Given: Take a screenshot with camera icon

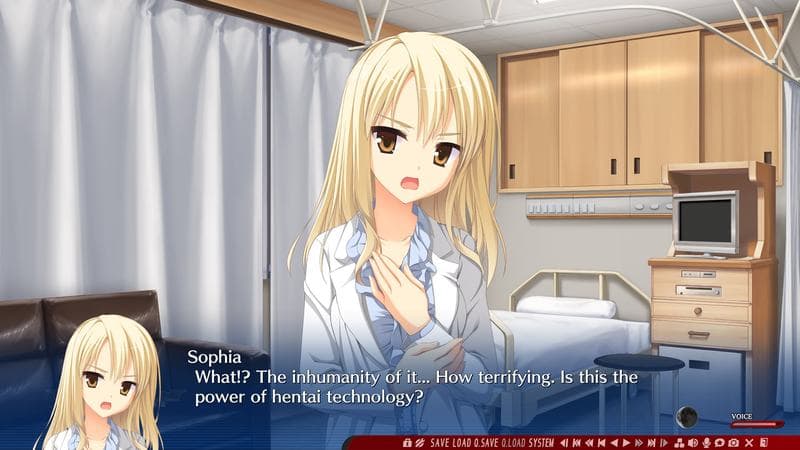Looking at the screenshot, I should click(x=734, y=442).
